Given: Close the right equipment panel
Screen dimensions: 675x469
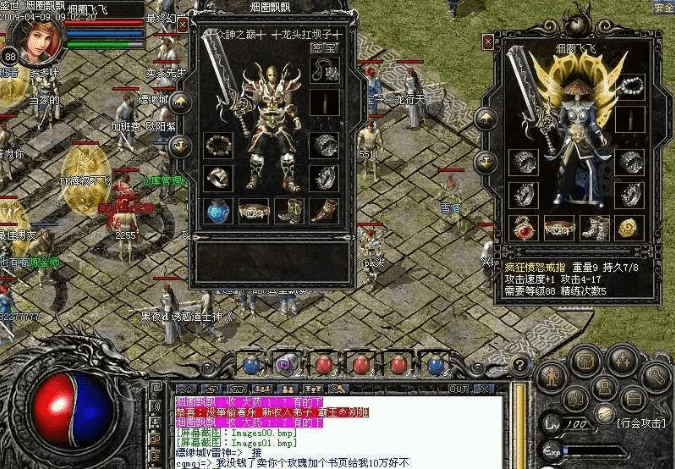Looking at the screenshot, I should coord(488,42).
